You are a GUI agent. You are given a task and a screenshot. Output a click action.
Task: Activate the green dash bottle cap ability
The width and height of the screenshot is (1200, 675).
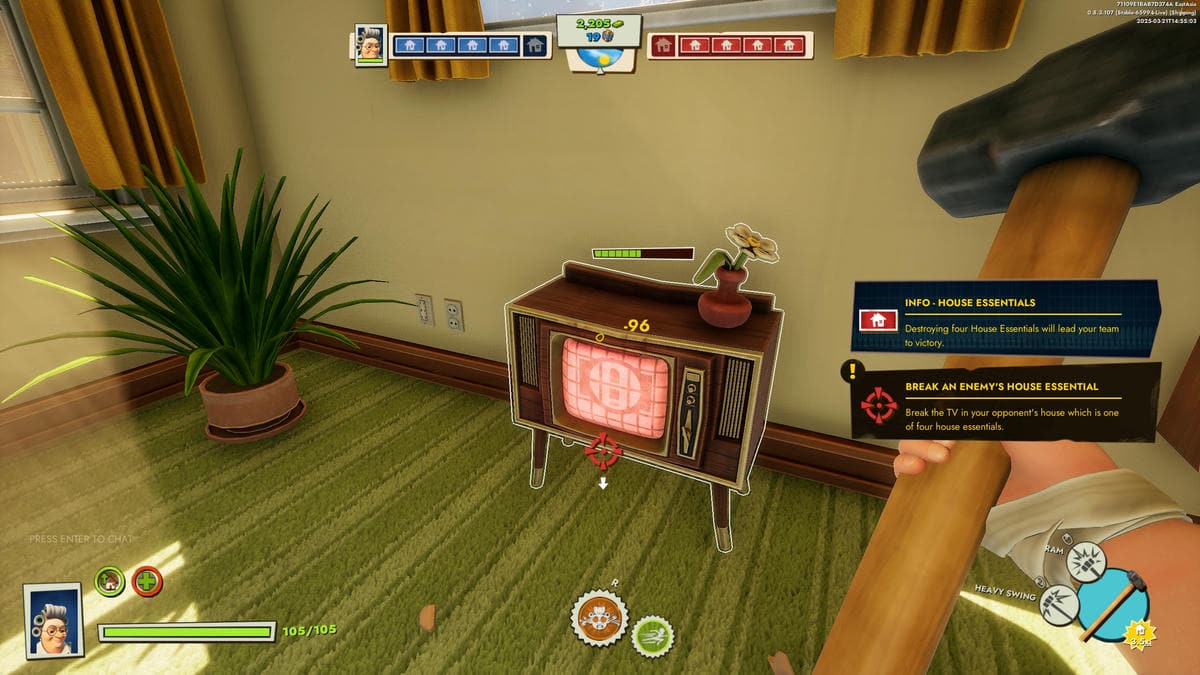(x=653, y=636)
